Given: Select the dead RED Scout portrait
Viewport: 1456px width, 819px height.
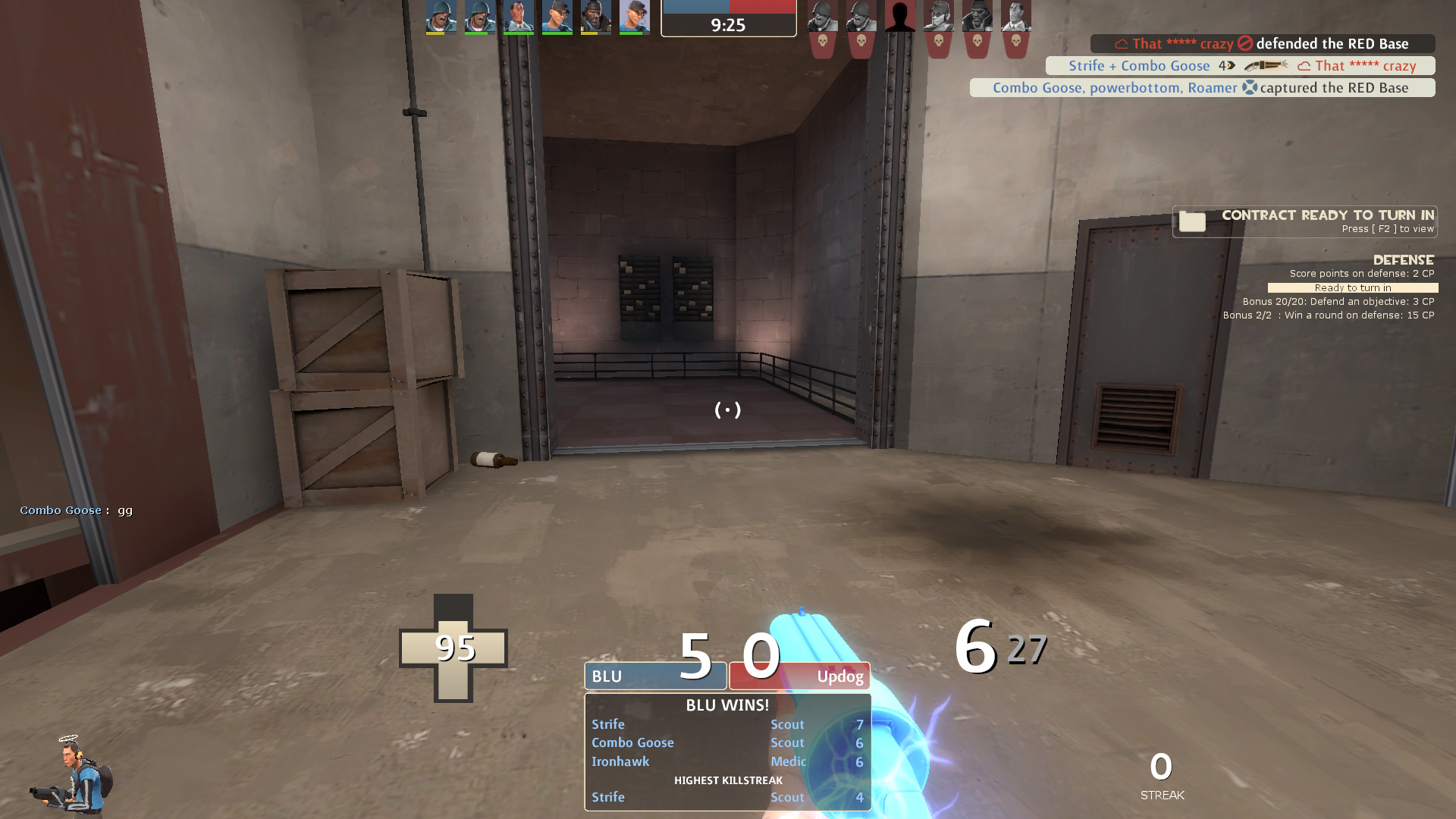Looking at the screenshot, I should (x=939, y=17).
